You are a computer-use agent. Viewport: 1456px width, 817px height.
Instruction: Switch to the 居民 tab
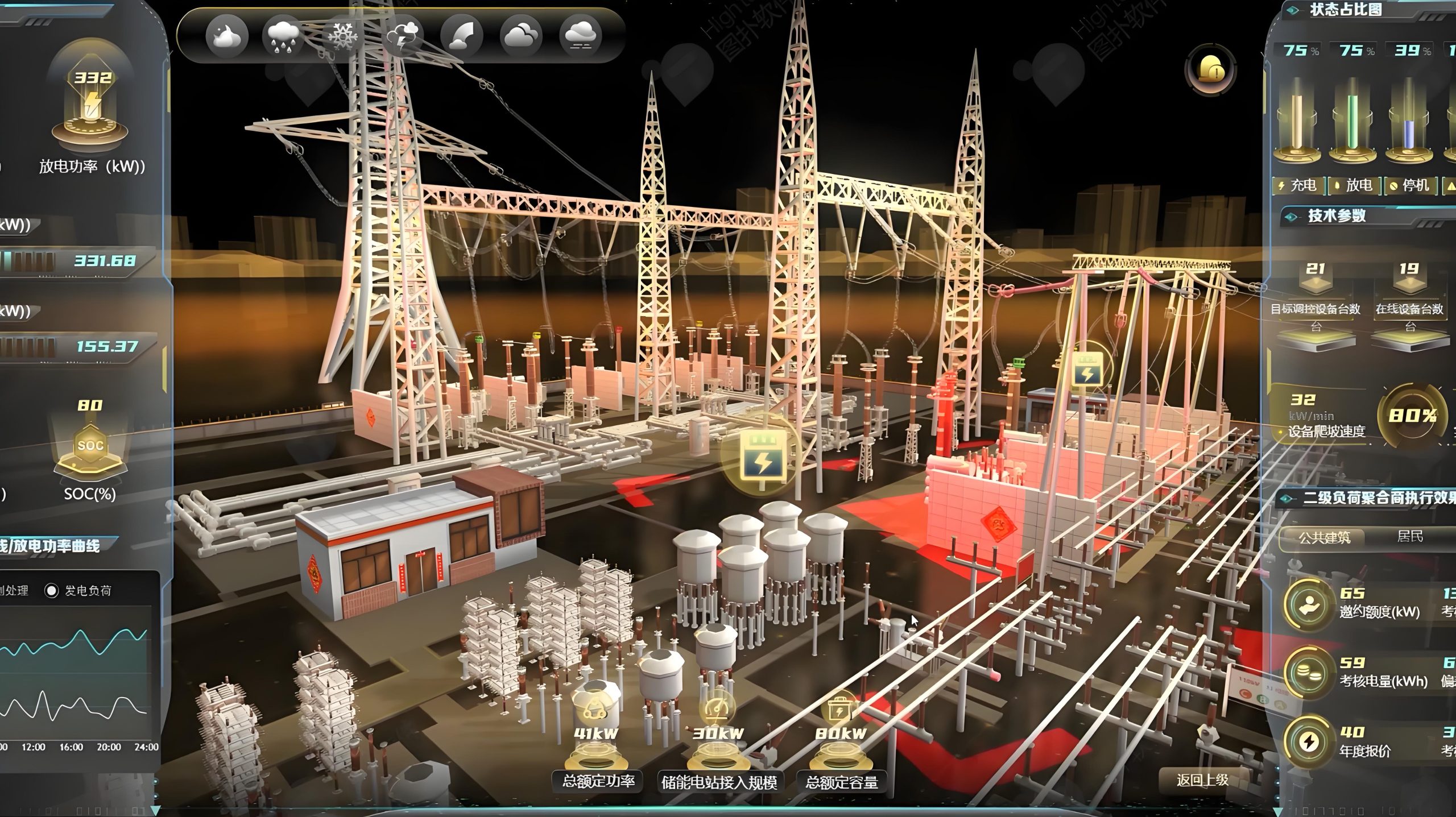[1410, 536]
